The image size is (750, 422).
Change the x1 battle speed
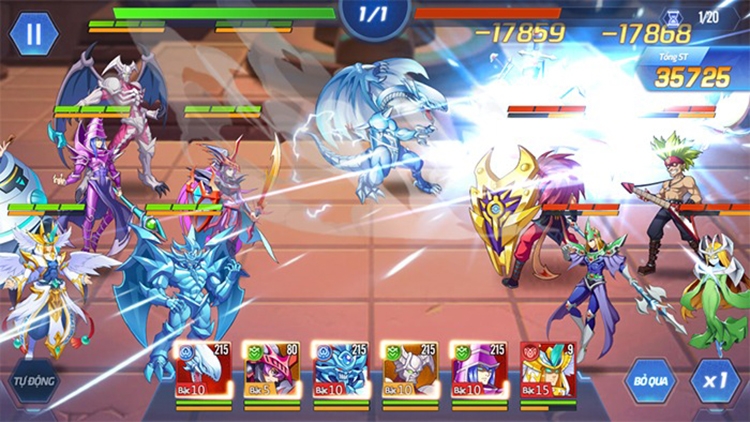pos(714,382)
